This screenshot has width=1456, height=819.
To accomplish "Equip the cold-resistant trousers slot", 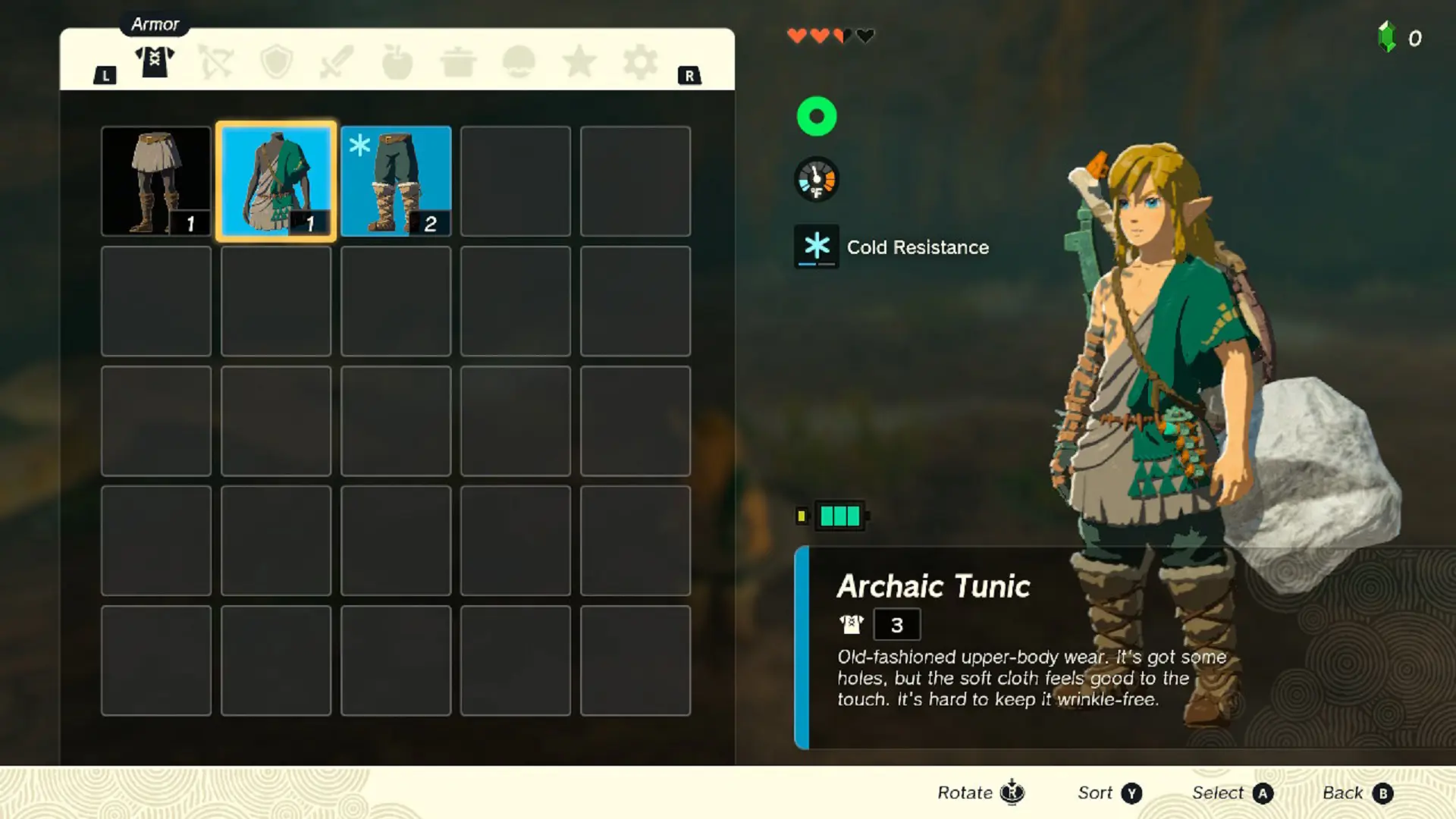I will [x=396, y=180].
